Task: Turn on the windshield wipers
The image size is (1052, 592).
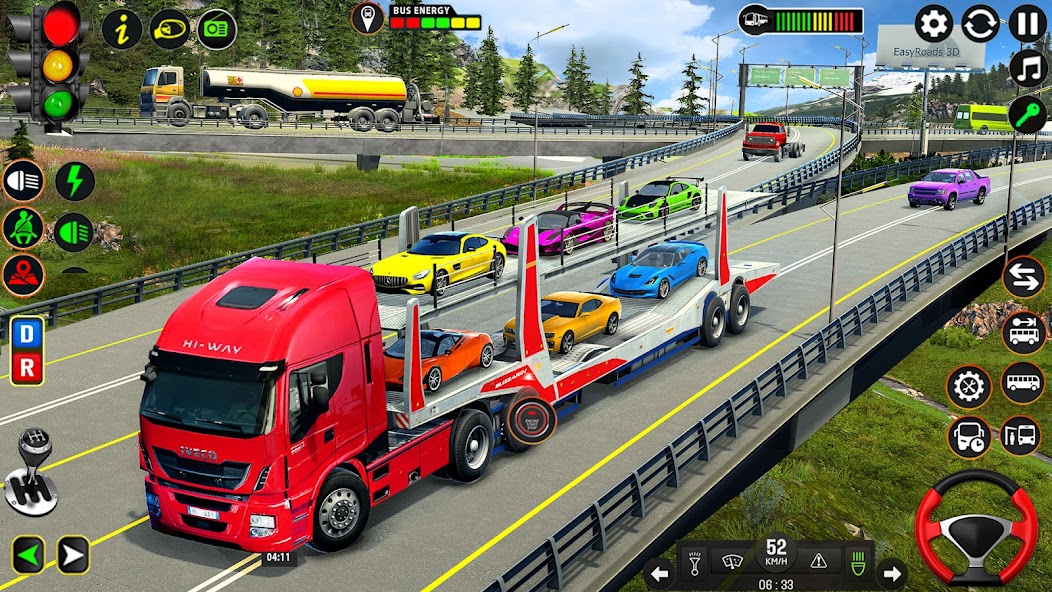Action: (732, 561)
